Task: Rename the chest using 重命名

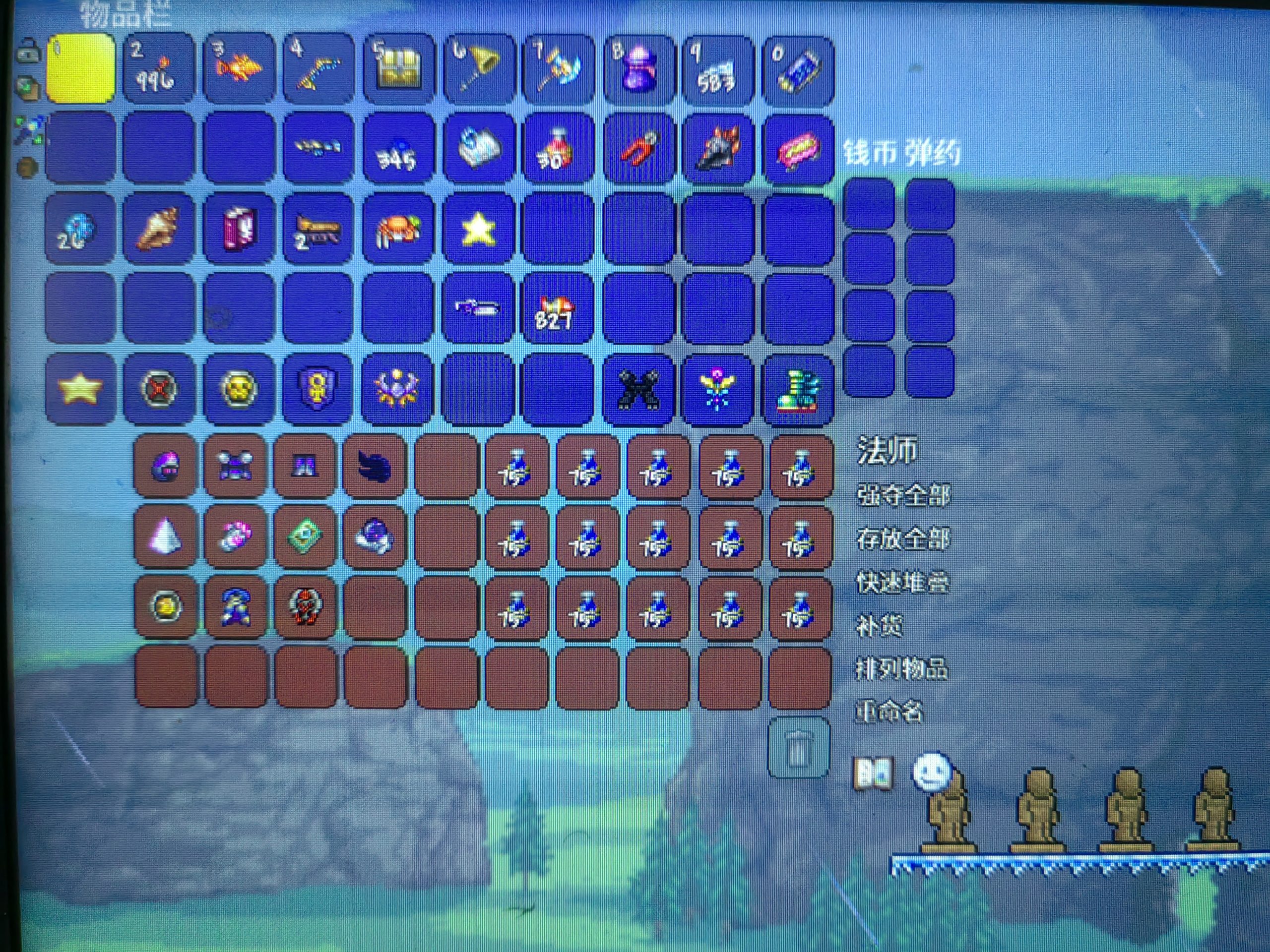Action: pyautogui.click(x=889, y=712)
